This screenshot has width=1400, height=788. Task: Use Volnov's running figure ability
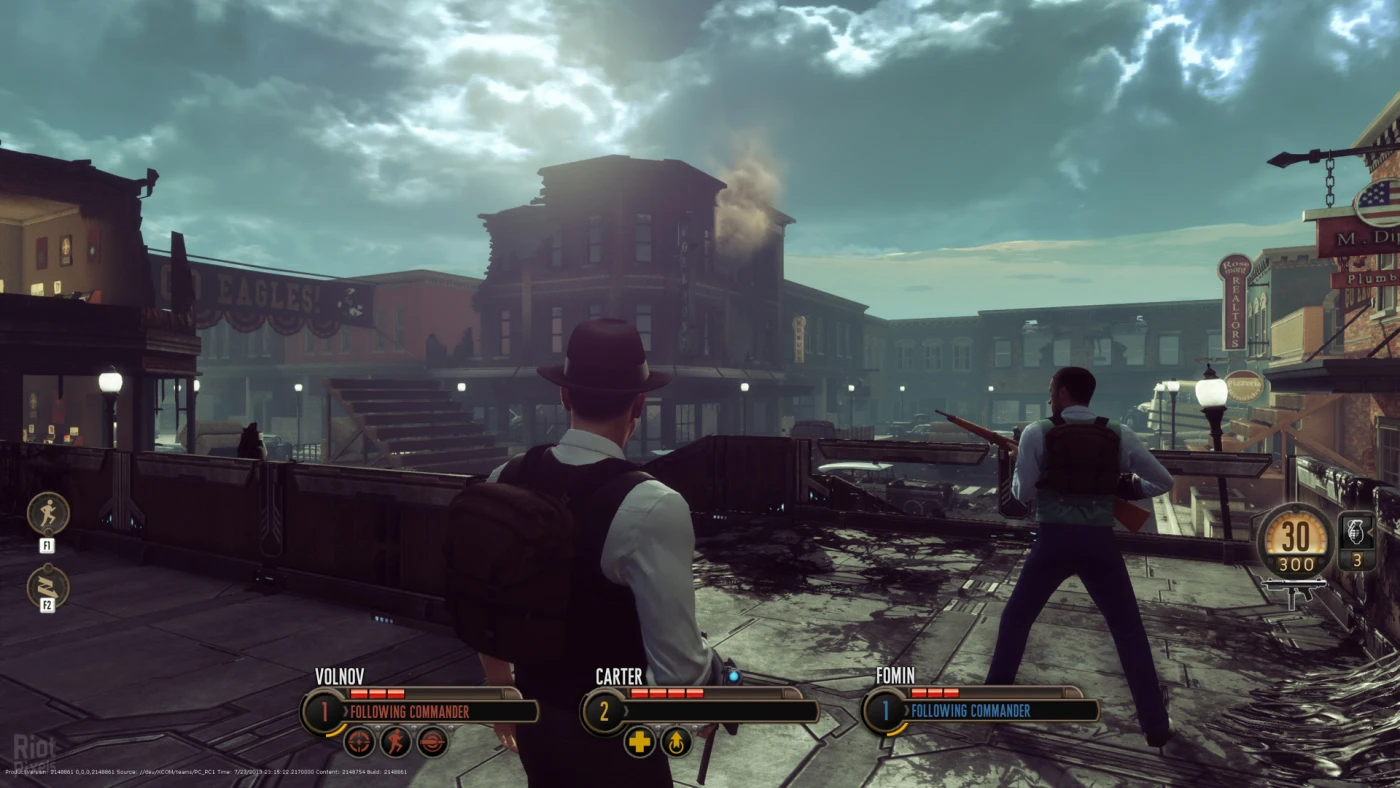[x=396, y=741]
